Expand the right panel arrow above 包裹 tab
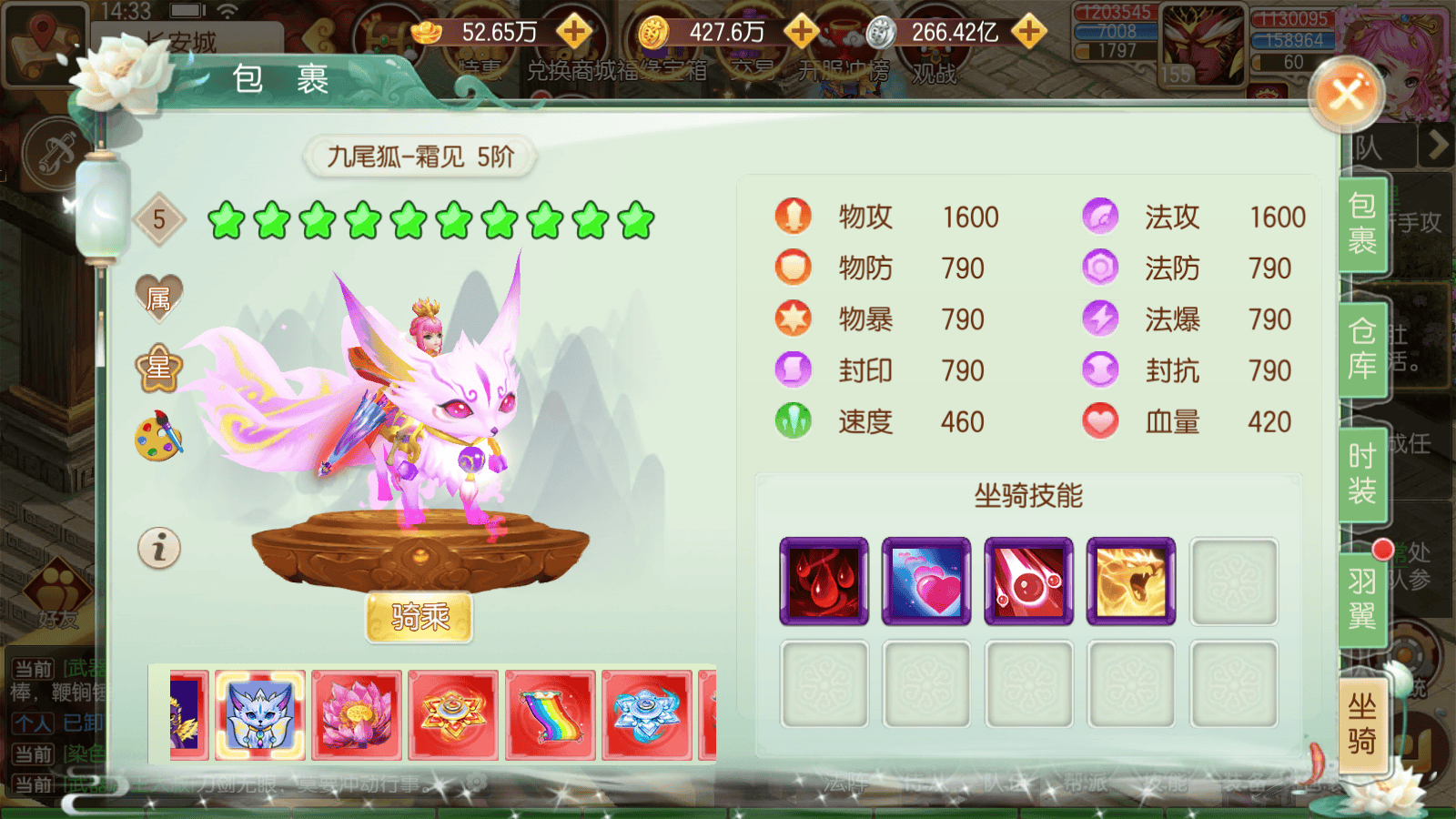Screen dimensions: 1456x819 1436,146
